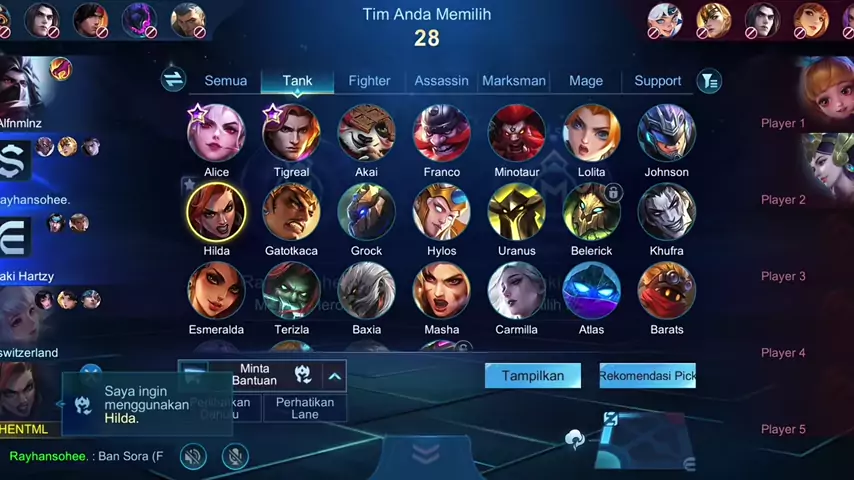Choose Khufra hero portrait

[667, 212]
